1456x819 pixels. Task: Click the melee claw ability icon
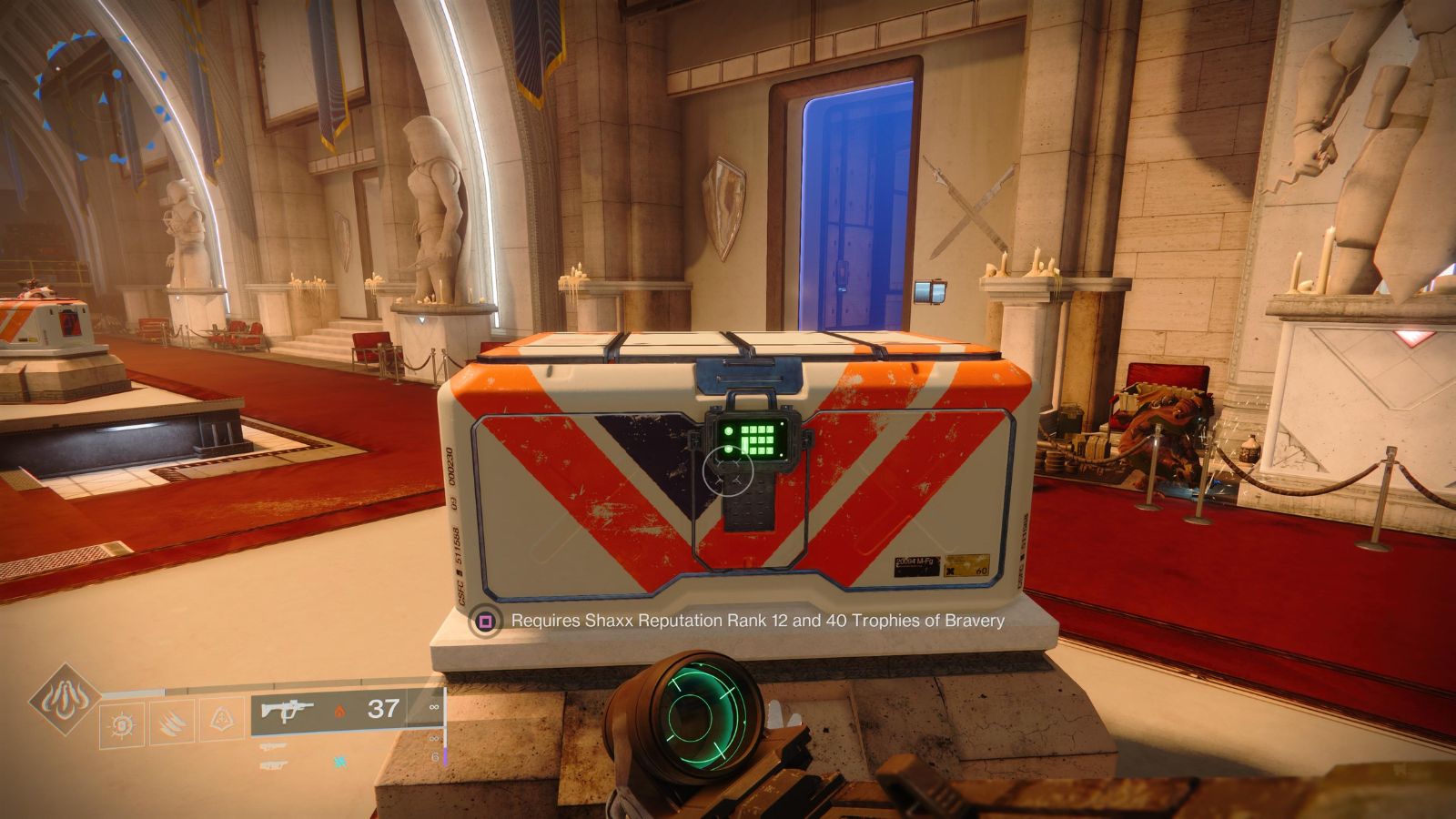[x=172, y=723]
